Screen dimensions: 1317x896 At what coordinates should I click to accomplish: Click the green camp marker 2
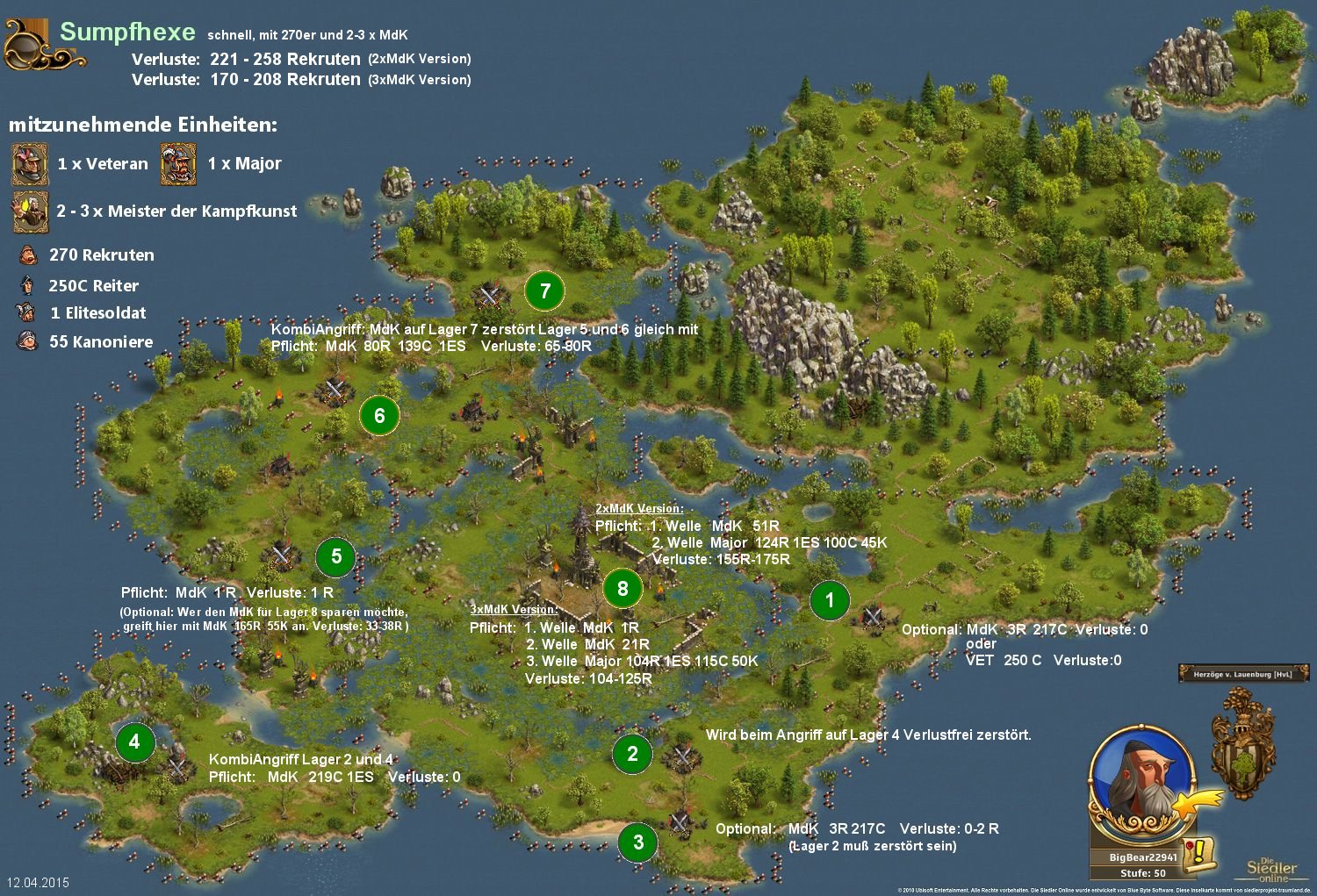632,753
